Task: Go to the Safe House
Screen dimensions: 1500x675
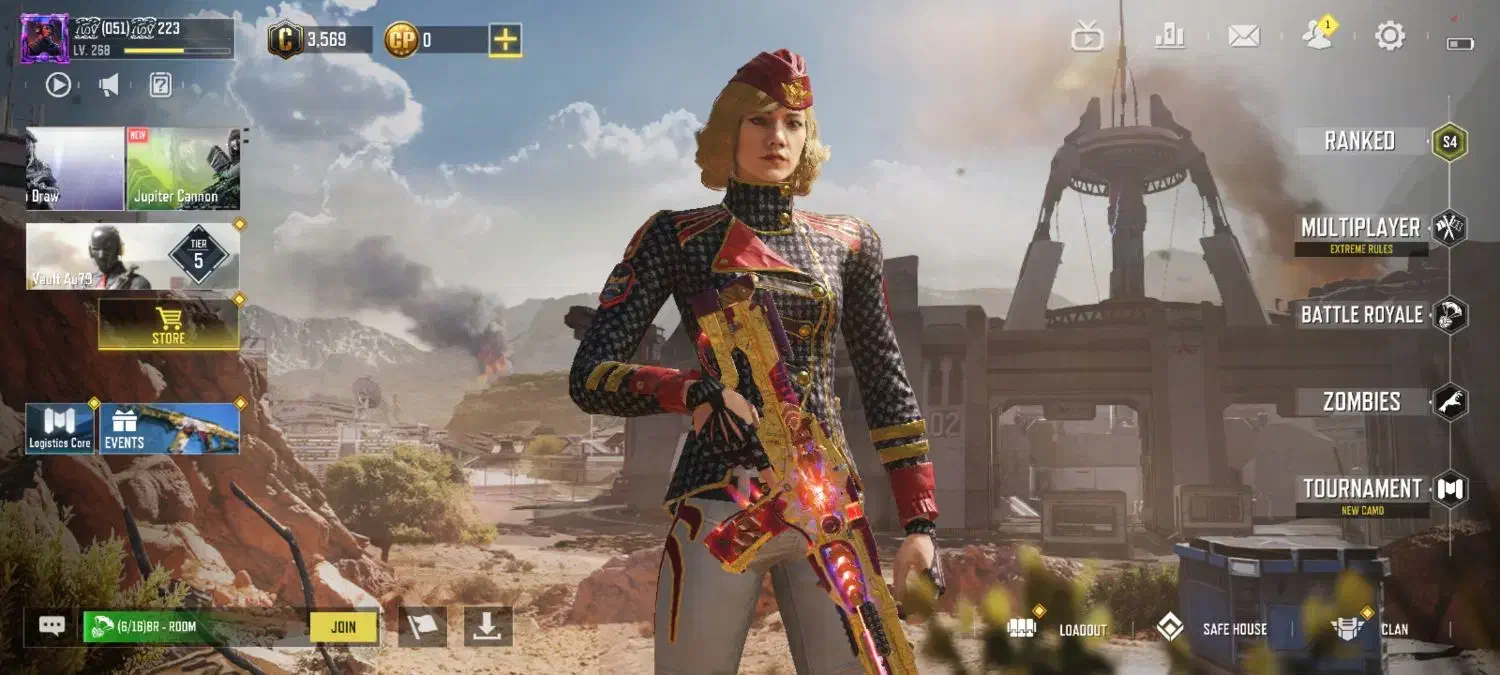Action: pos(1211,628)
